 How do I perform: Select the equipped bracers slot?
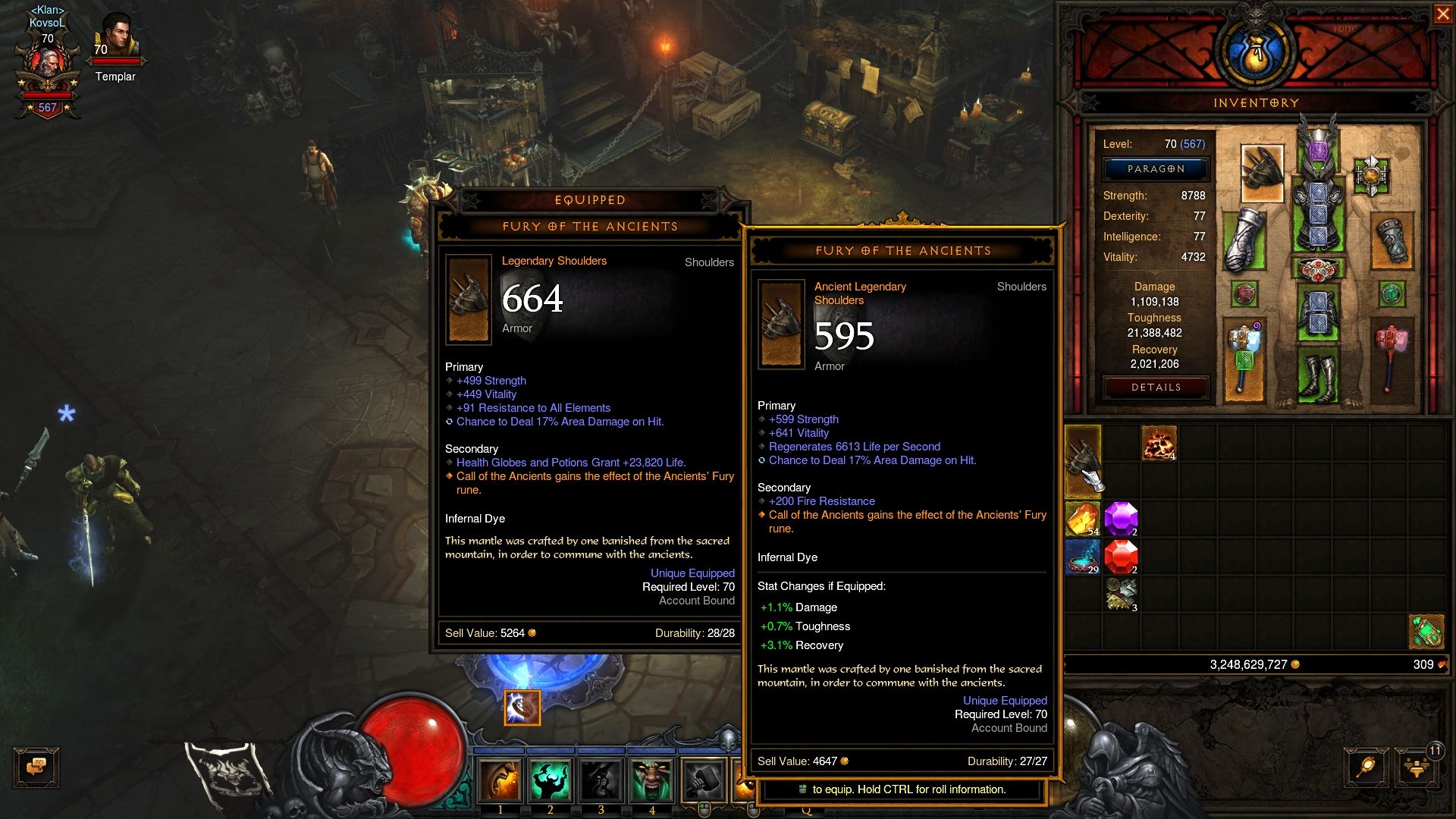(x=1392, y=241)
